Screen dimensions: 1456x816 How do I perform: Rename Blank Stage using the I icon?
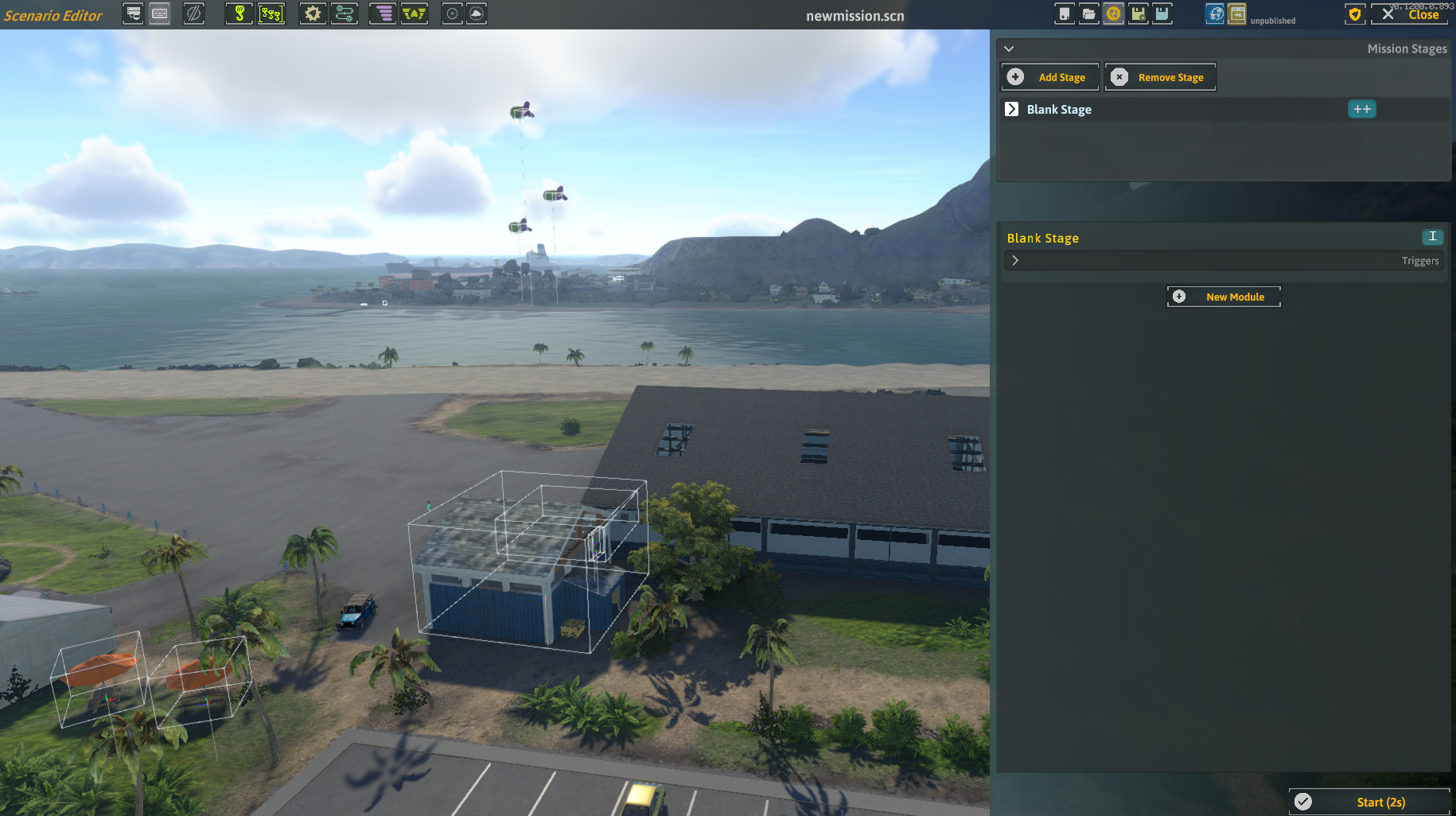[1431, 236]
